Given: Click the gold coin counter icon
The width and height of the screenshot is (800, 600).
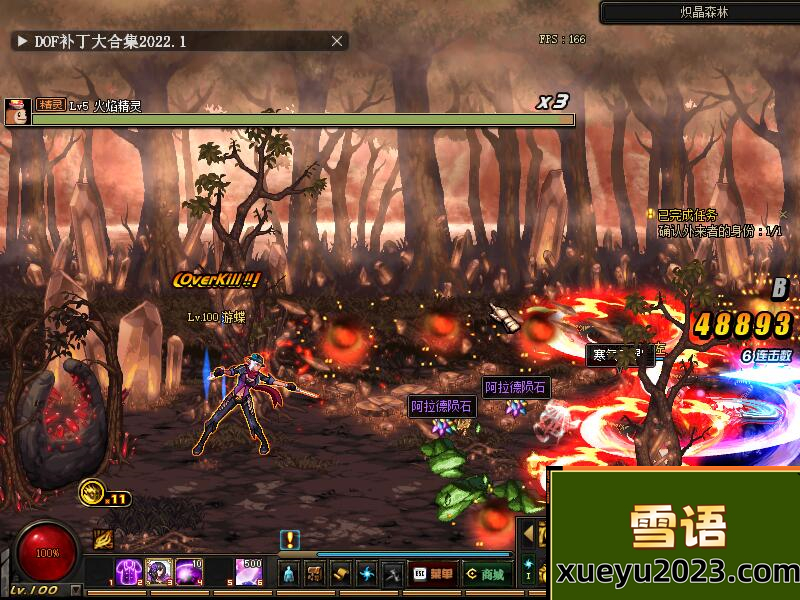Looking at the screenshot, I should coord(92,492).
